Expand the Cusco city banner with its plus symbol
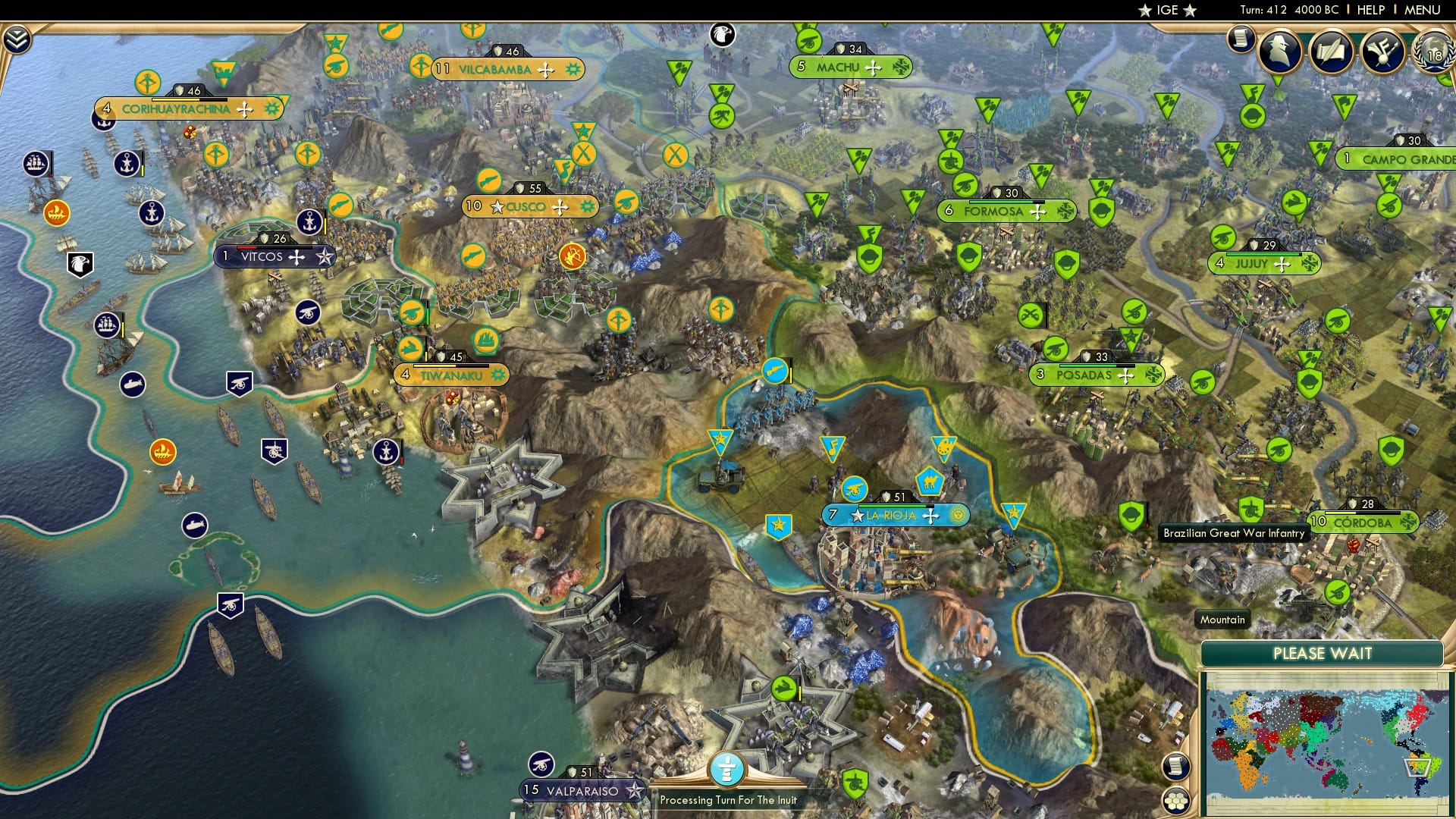 pyautogui.click(x=561, y=206)
